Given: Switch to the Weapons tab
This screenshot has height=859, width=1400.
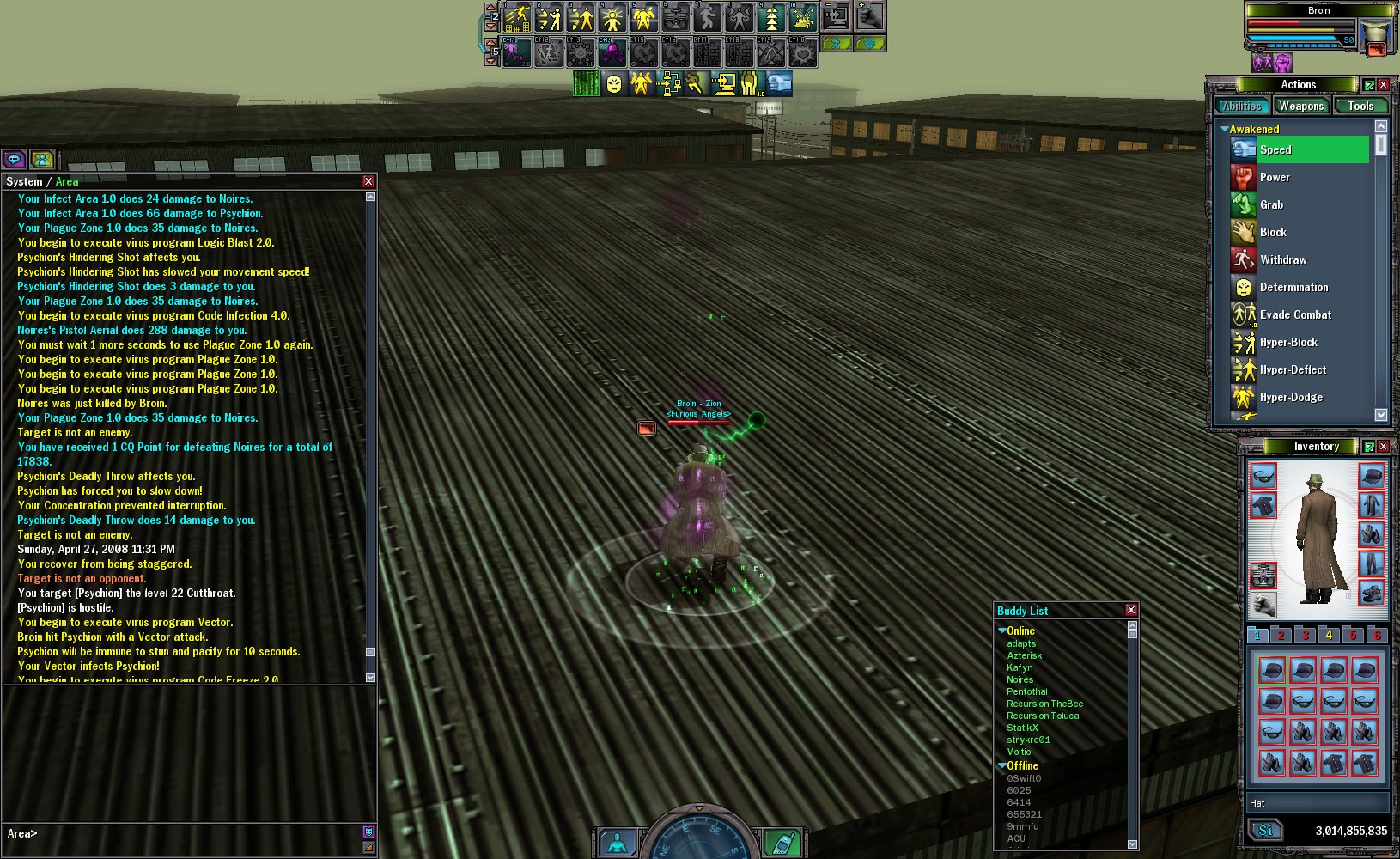Looking at the screenshot, I should click(1300, 106).
